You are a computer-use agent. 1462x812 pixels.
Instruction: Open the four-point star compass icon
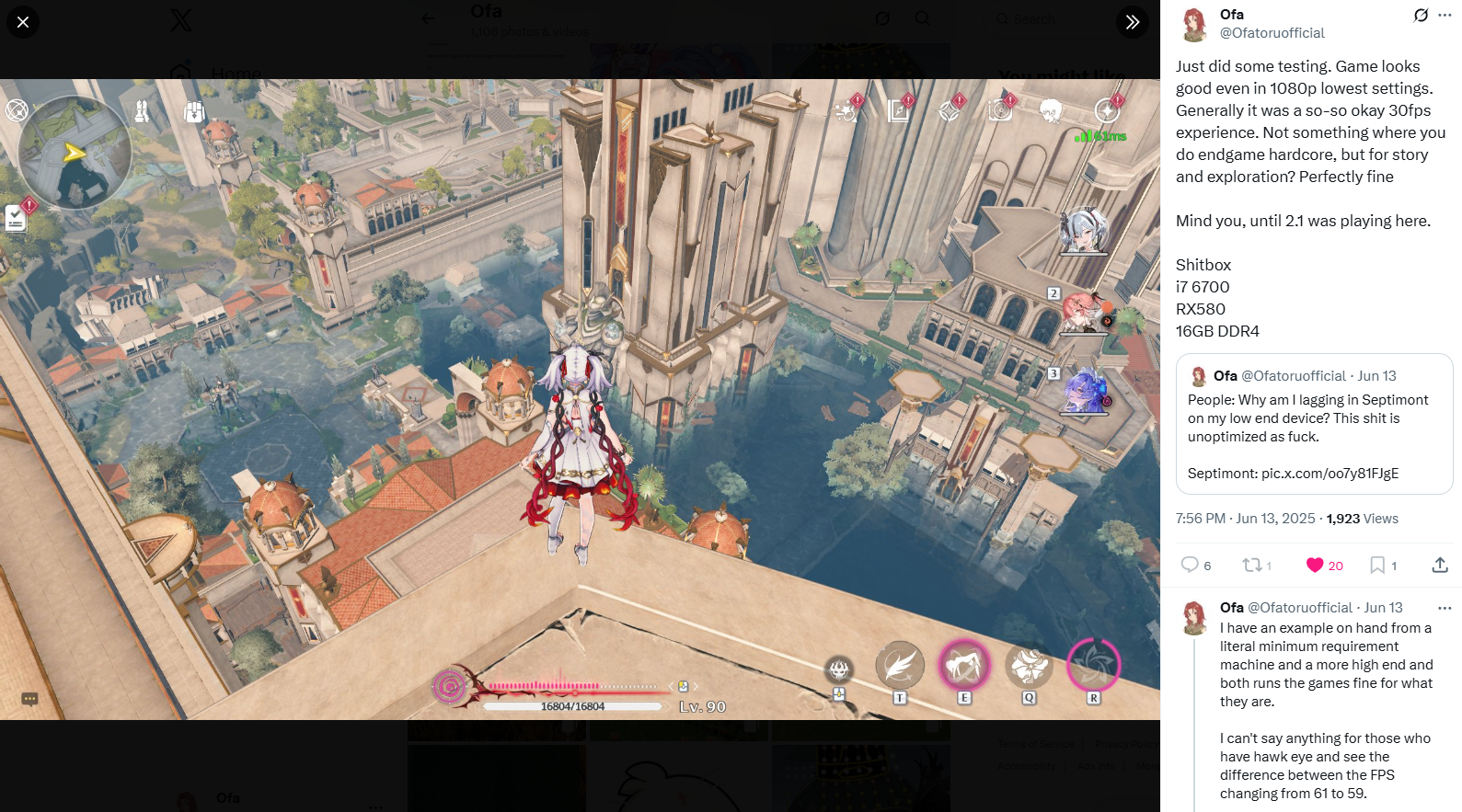[x=1107, y=111]
